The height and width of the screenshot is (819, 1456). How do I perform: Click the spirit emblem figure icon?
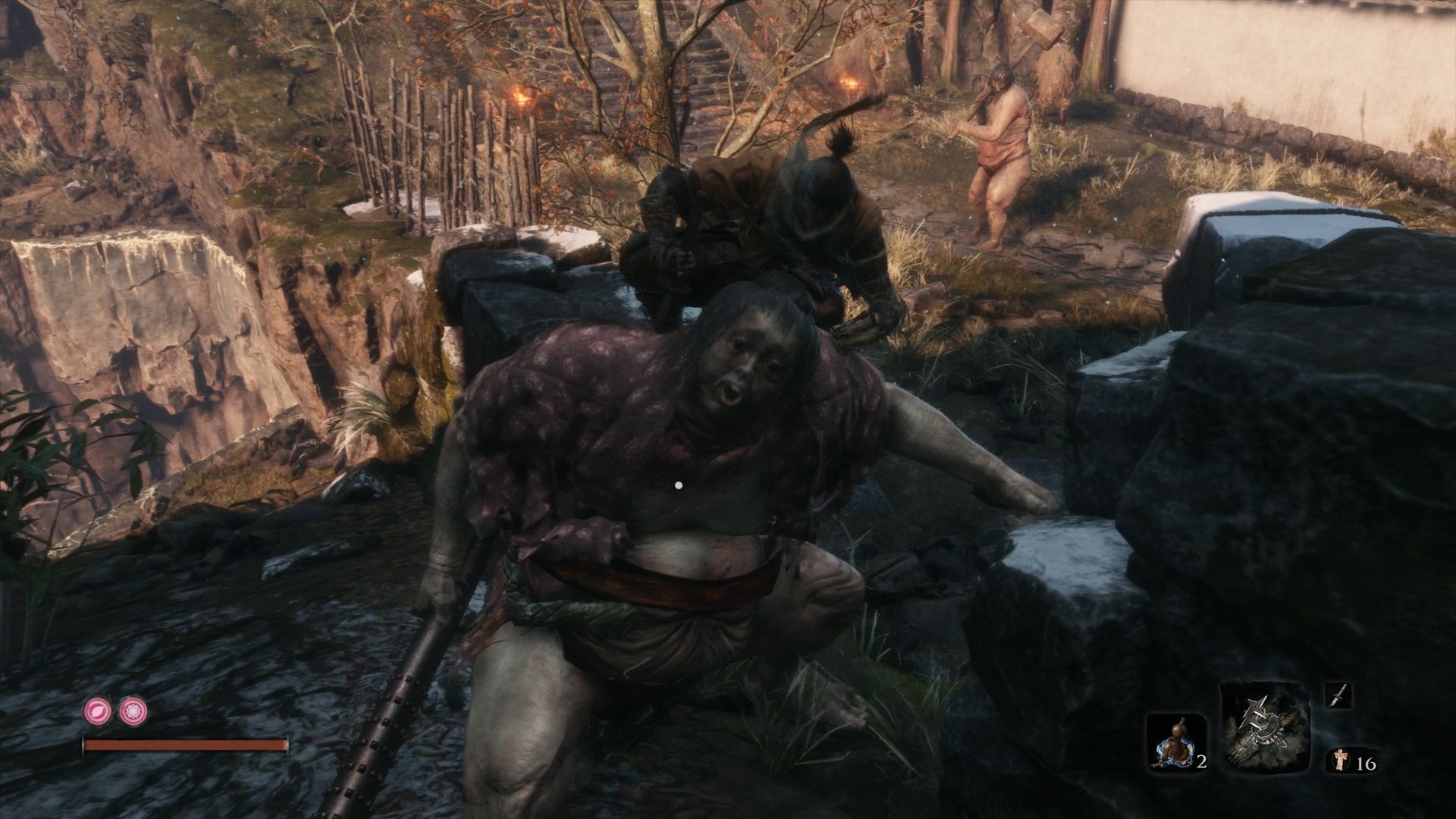point(1340,759)
